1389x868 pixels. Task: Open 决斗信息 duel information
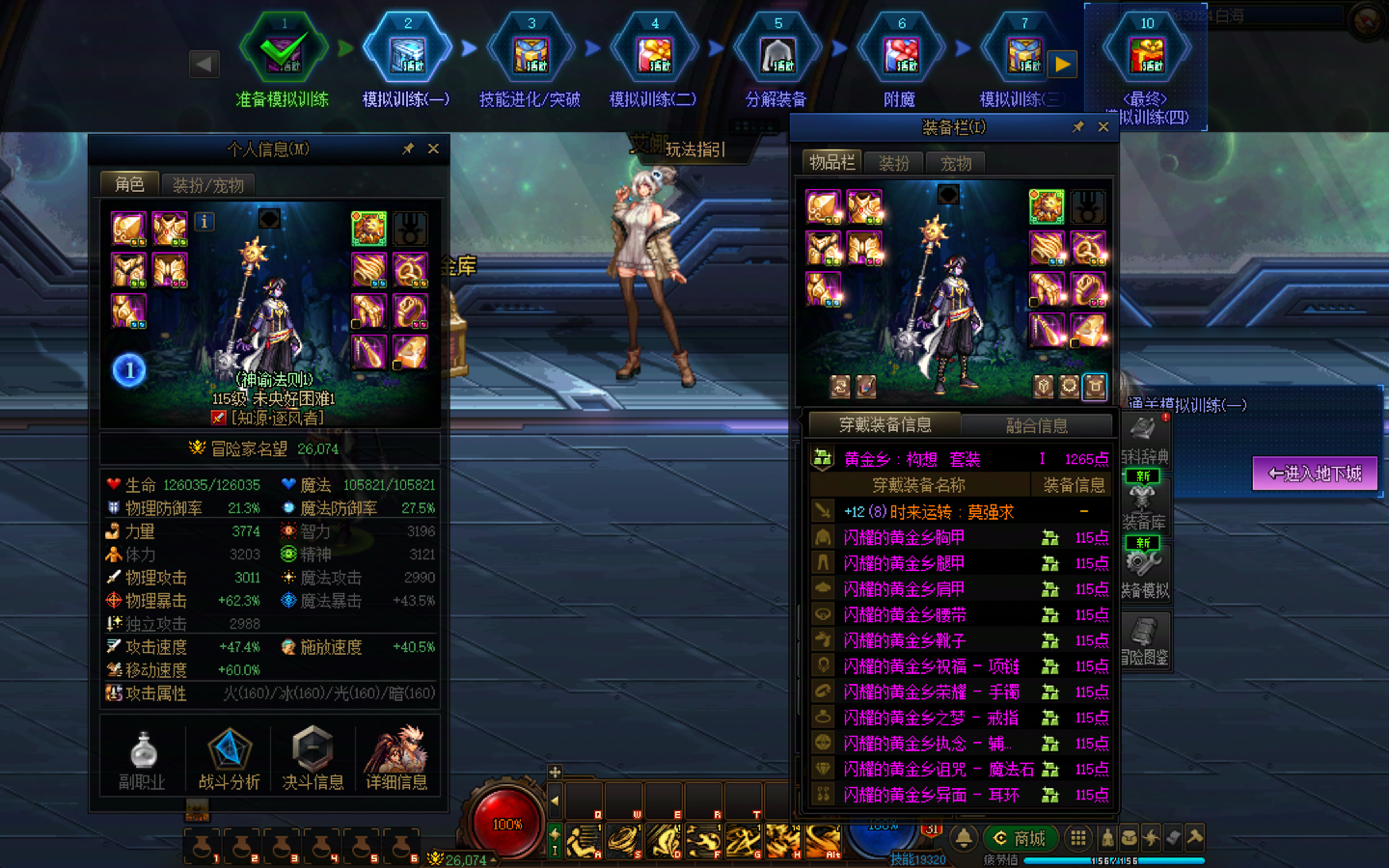(313, 759)
